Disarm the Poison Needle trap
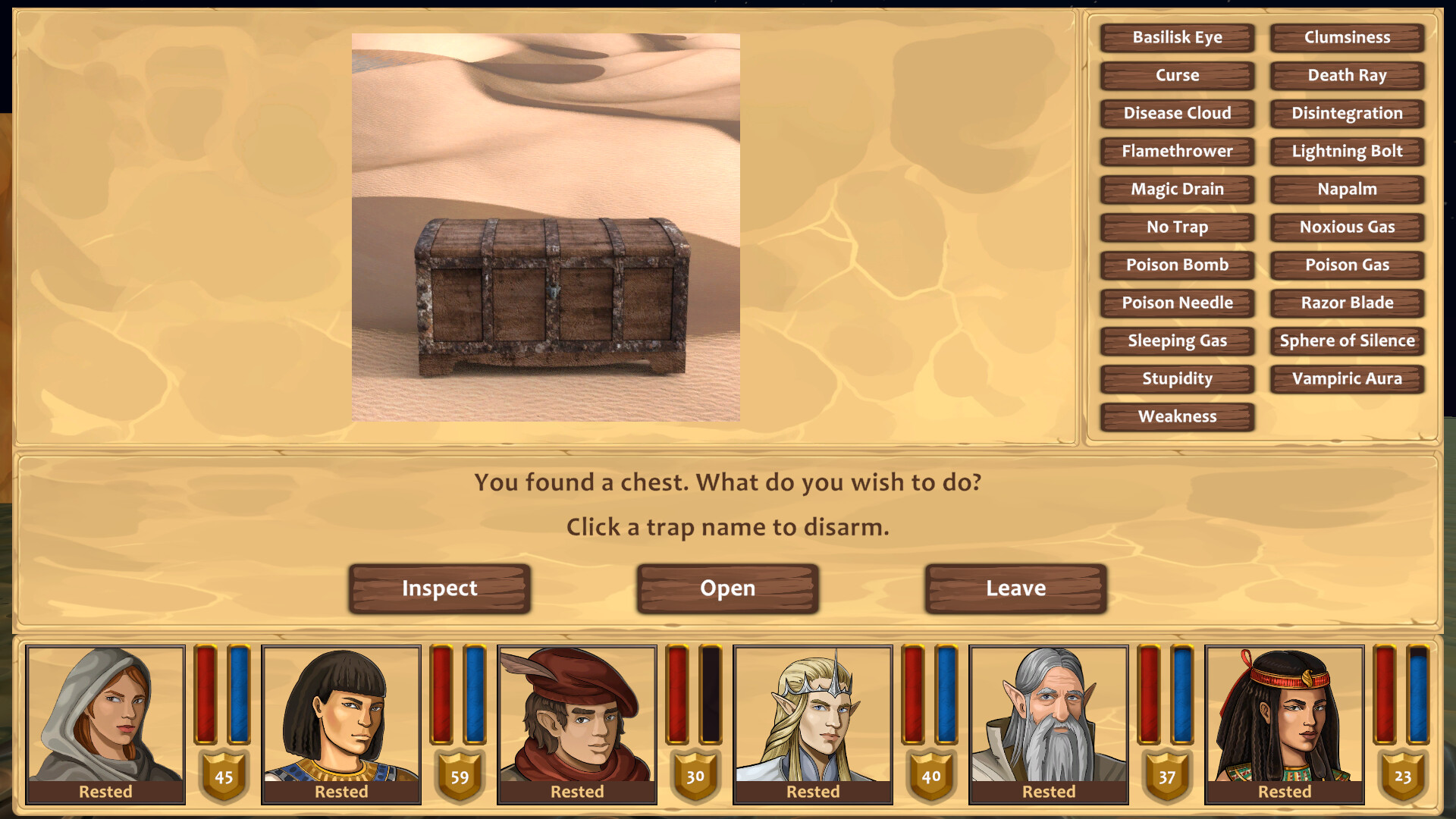1456x819 pixels. [1177, 303]
